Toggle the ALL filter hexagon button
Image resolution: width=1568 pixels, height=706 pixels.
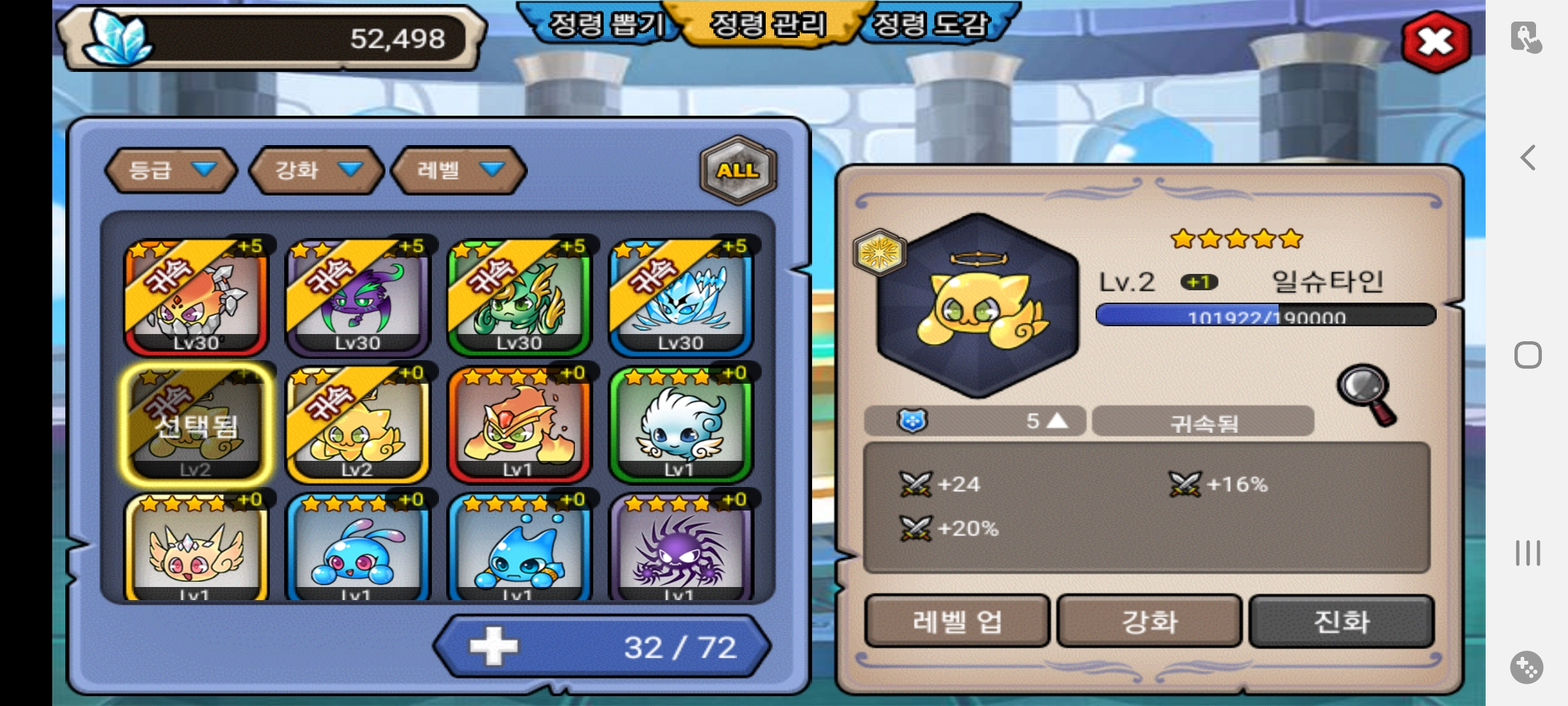(738, 170)
